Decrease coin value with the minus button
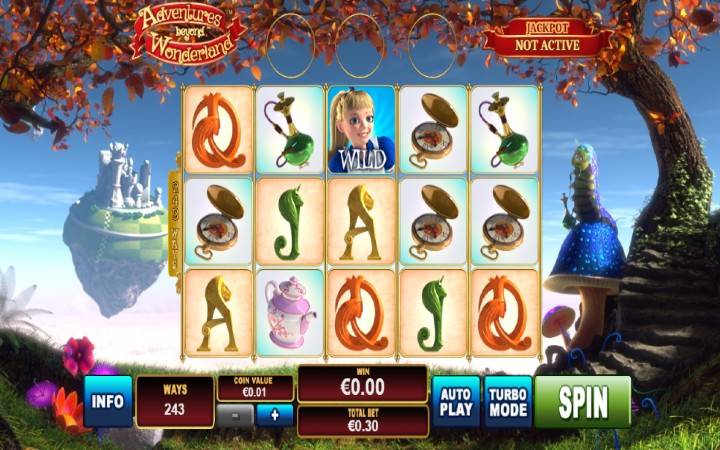The height and width of the screenshot is (450, 720). coord(235,415)
